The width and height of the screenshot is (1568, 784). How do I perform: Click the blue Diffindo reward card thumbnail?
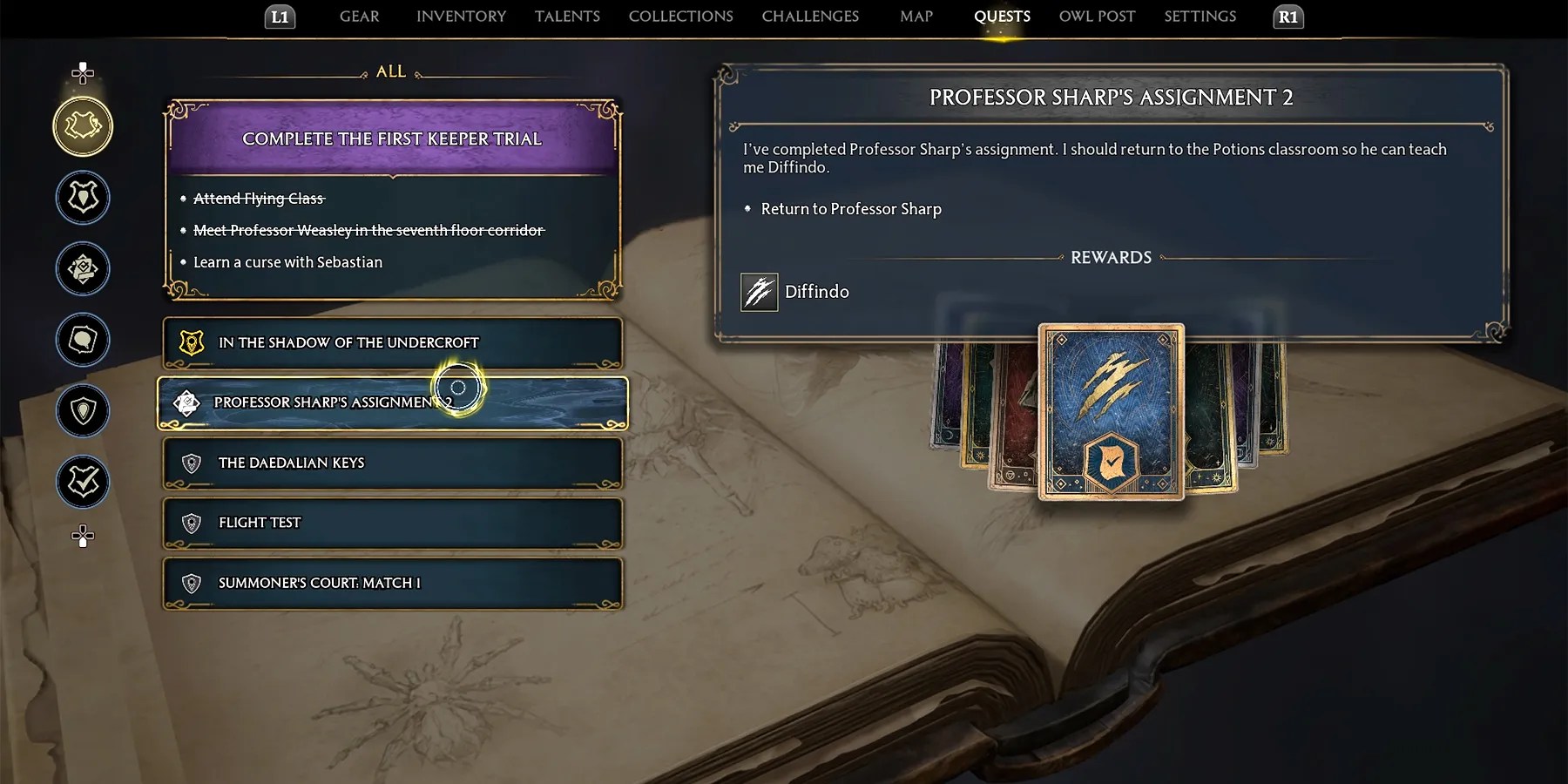pos(1107,412)
